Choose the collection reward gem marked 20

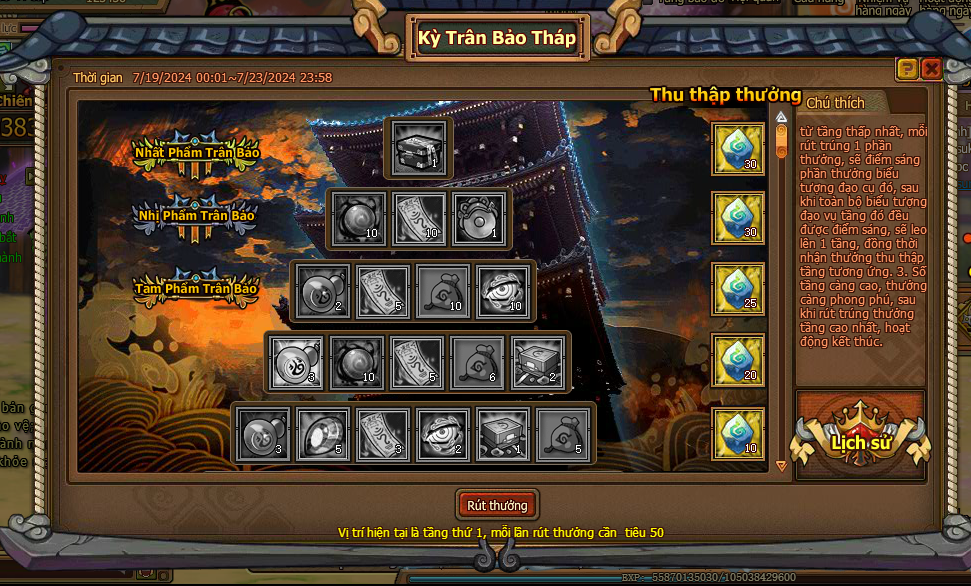738,361
